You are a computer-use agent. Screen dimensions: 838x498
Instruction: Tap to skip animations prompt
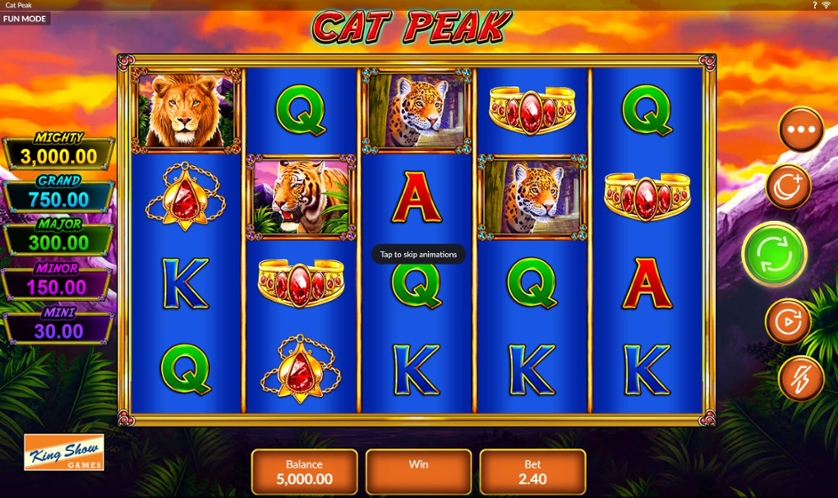pyautogui.click(x=419, y=254)
